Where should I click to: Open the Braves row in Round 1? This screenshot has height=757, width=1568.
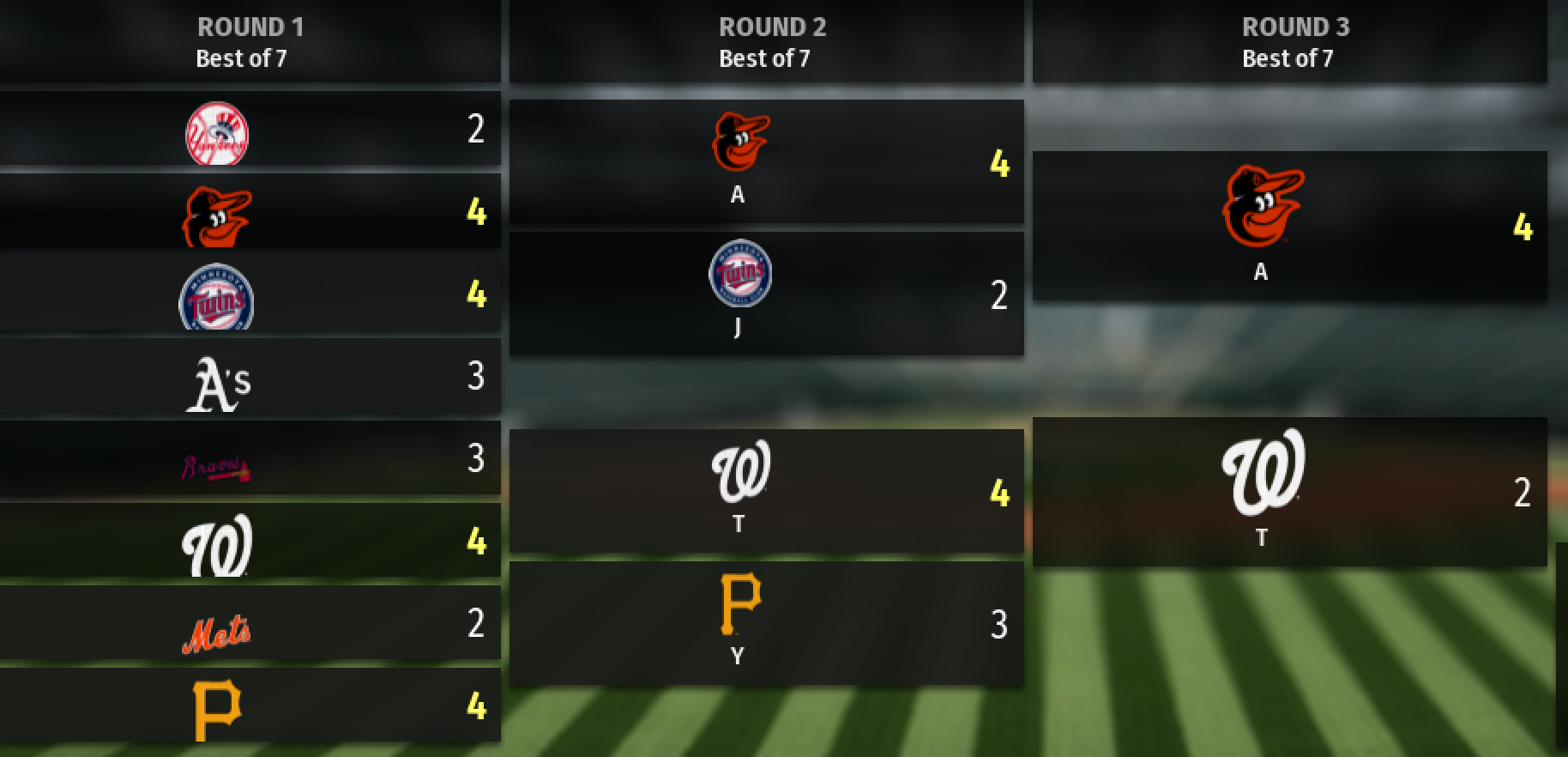click(249, 459)
